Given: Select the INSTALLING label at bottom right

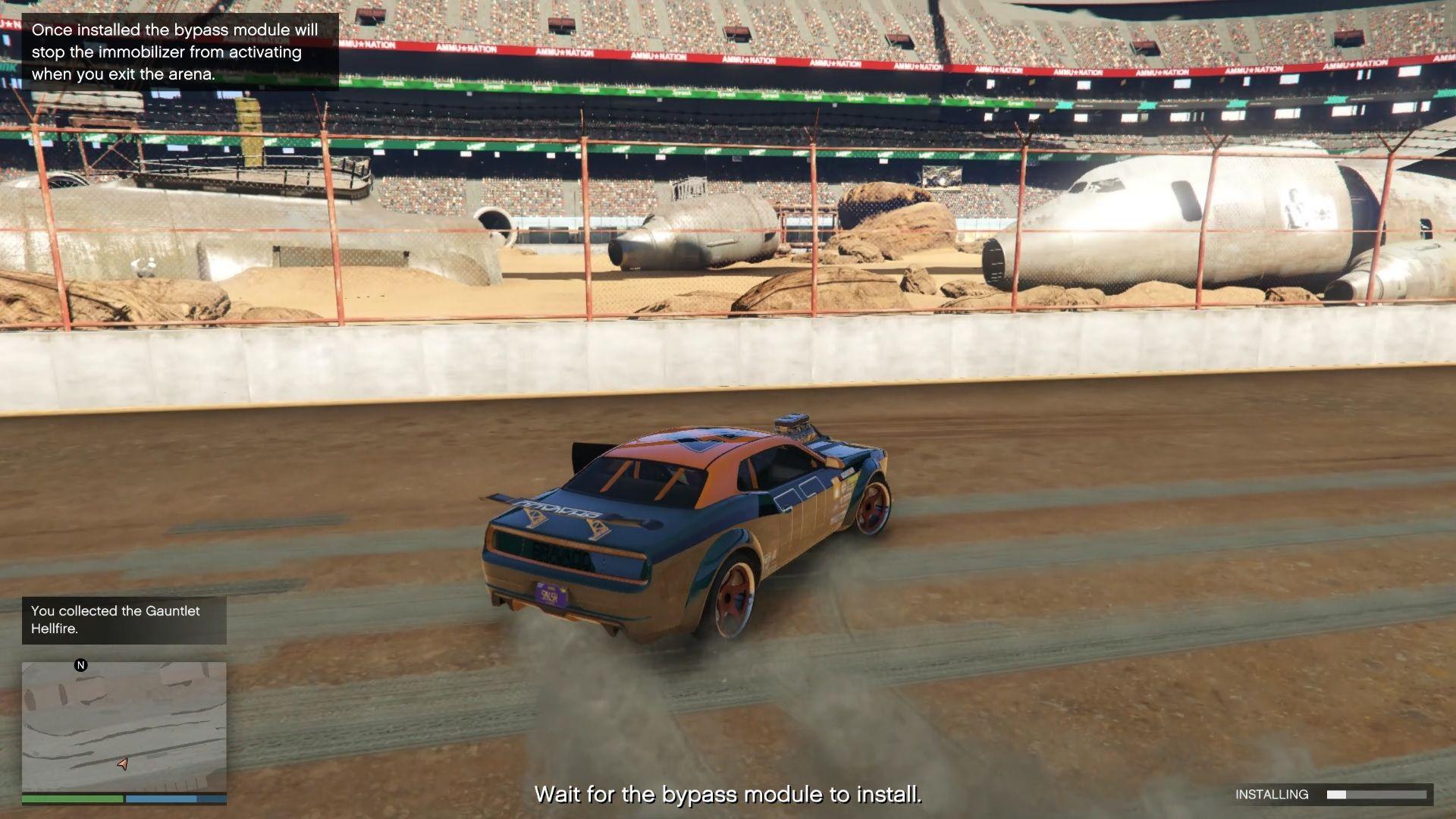Looking at the screenshot, I should point(1271,795).
